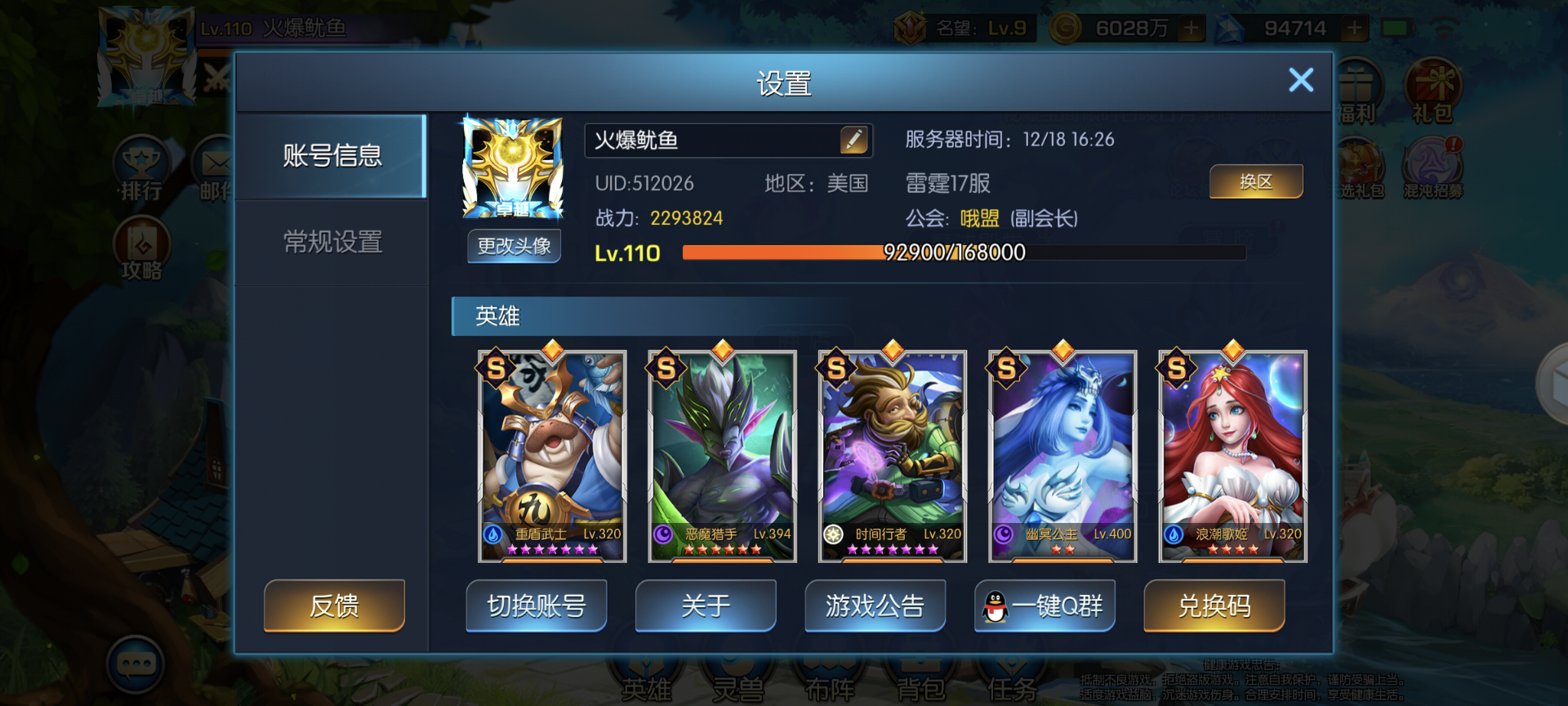Click the 换区 server change button
The width and height of the screenshot is (1568, 706).
point(1256,181)
